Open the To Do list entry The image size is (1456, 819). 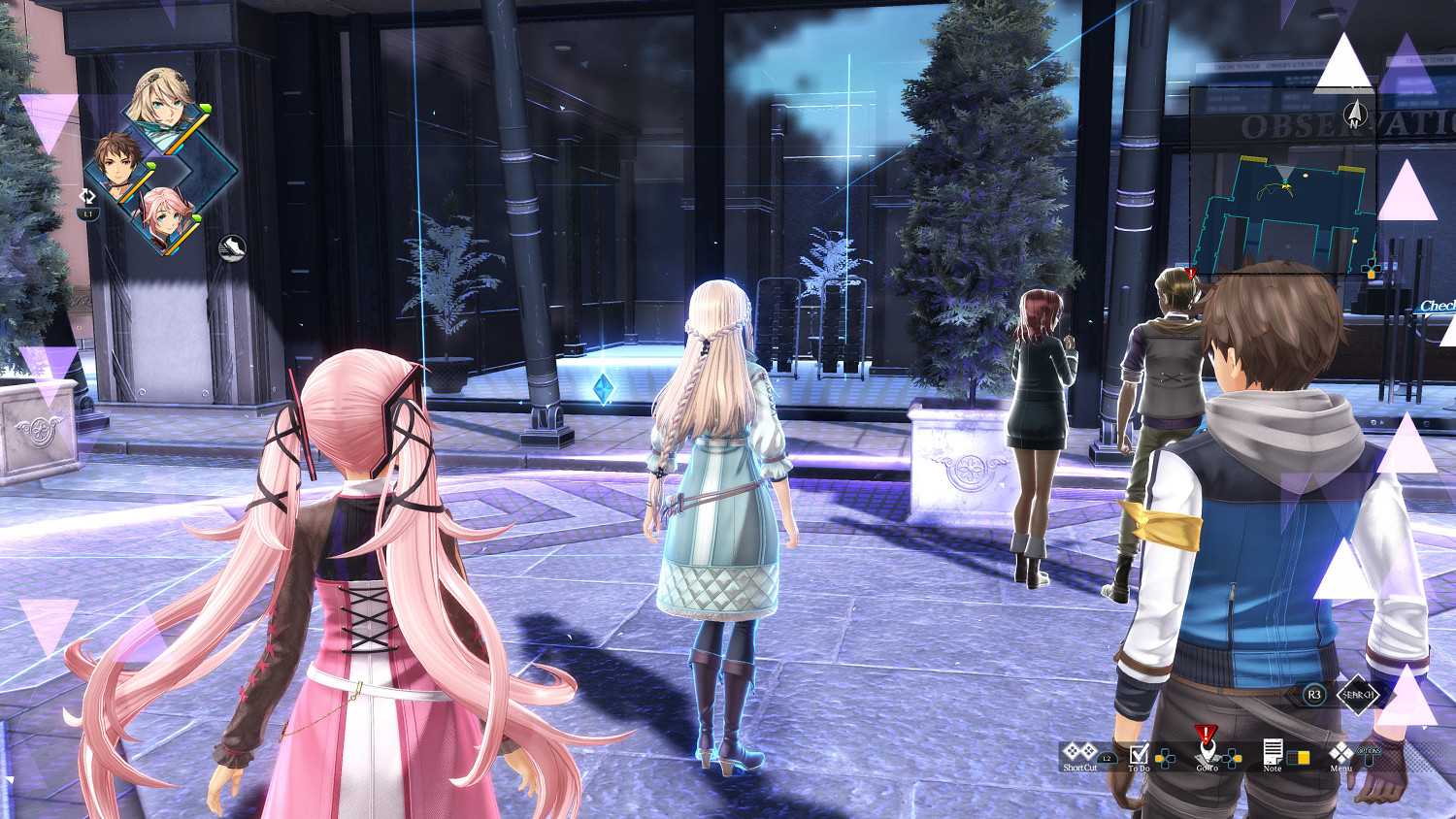(x=1140, y=767)
